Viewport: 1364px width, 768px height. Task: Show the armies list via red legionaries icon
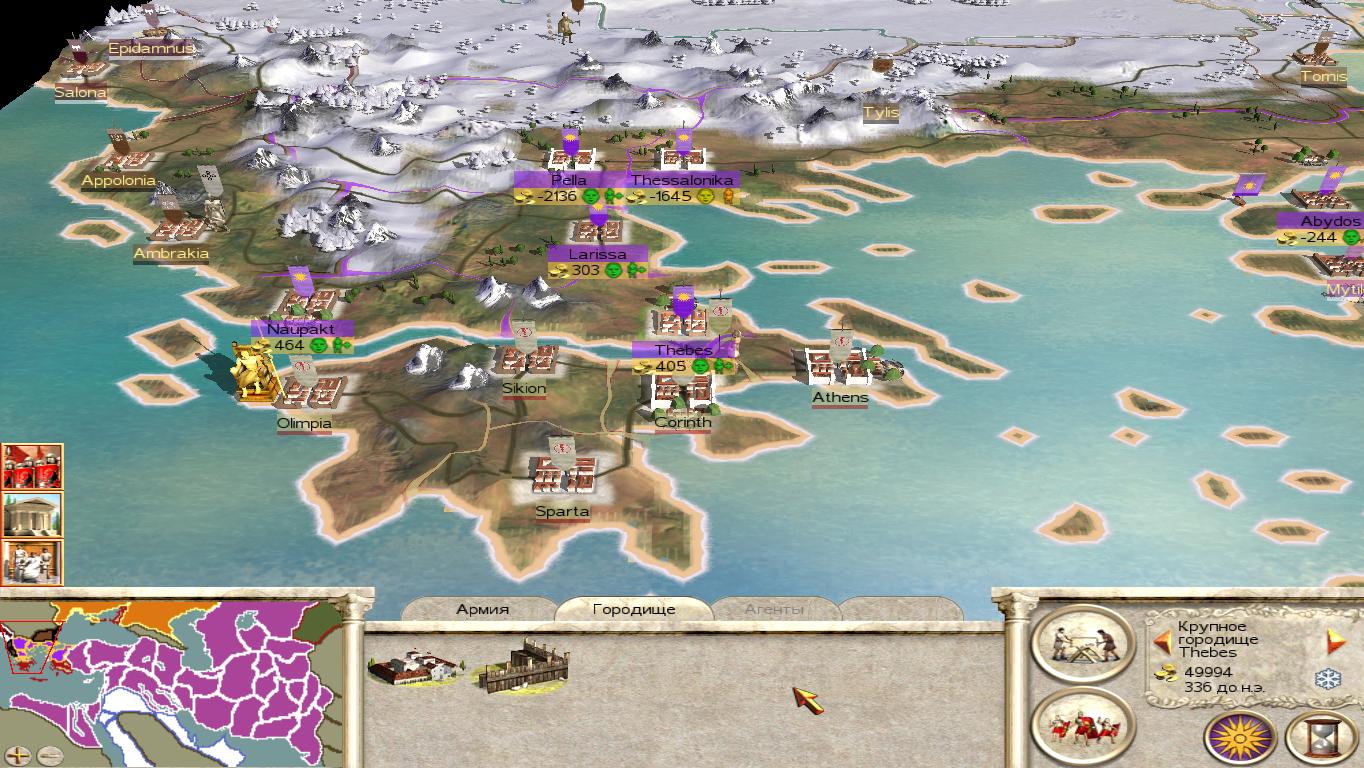[x=32, y=467]
